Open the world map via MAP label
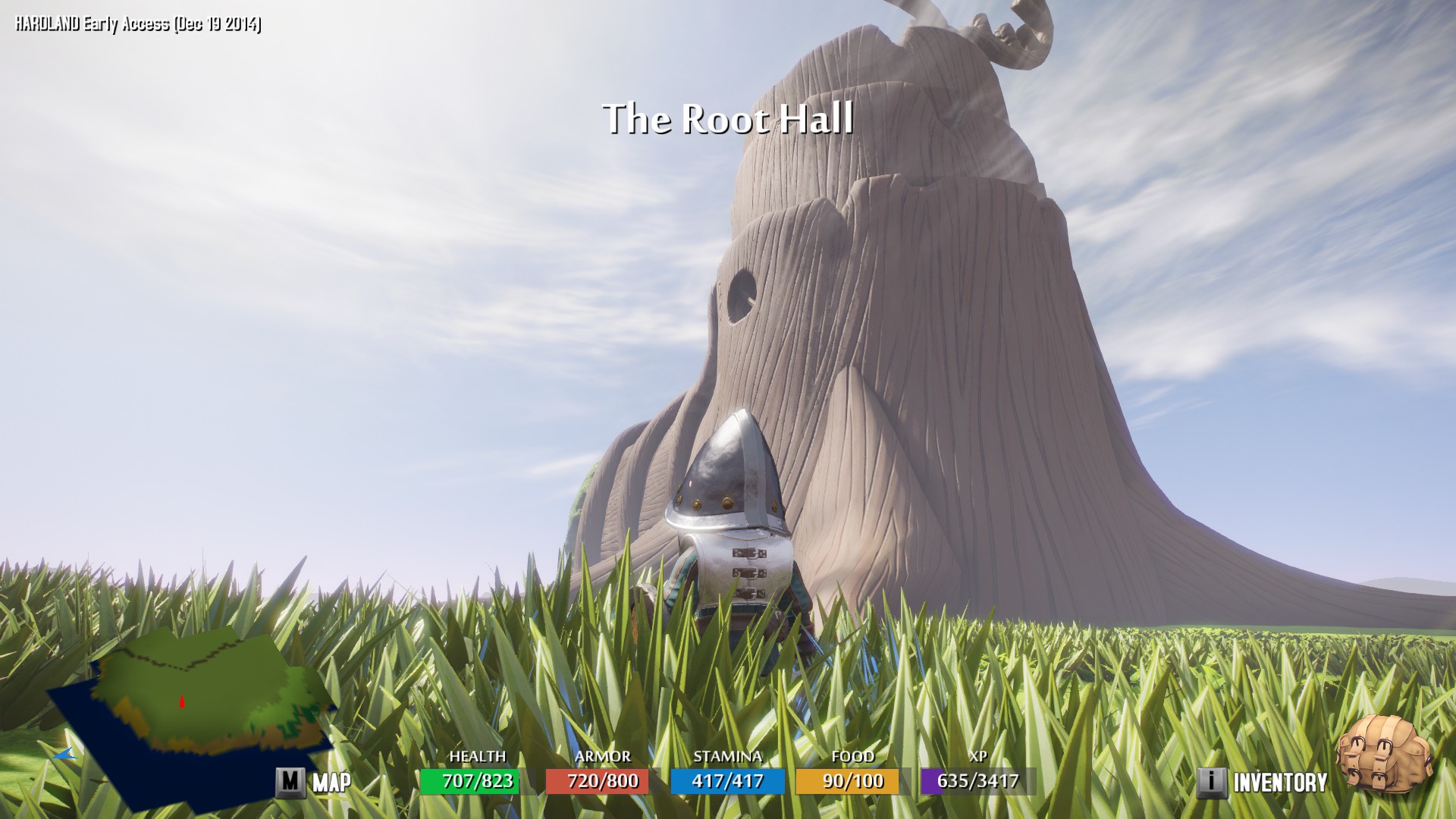This screenshot has height=819, width=1456. coord(331,782)
